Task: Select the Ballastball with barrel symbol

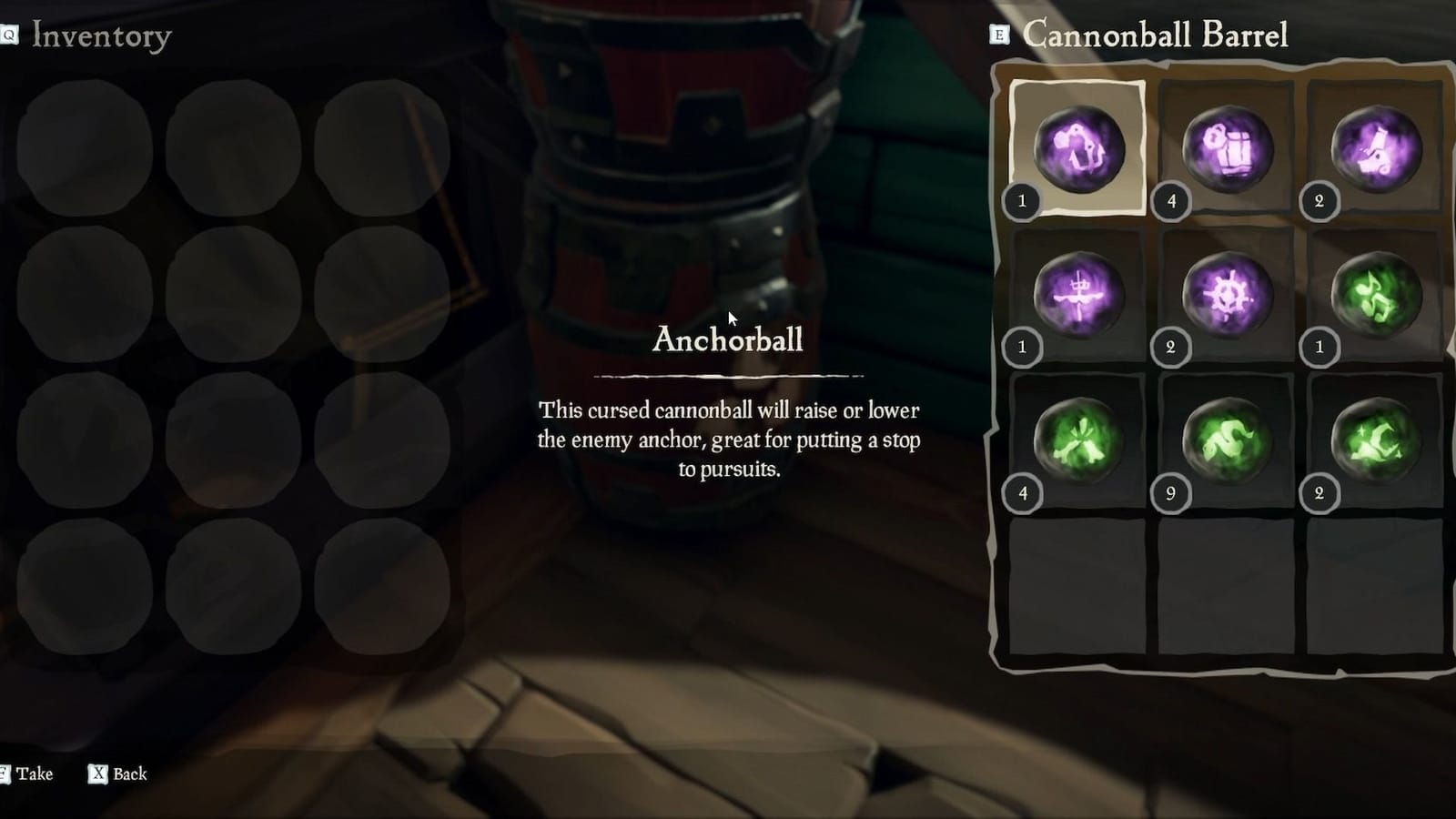Action: (x=1227, y=150)
